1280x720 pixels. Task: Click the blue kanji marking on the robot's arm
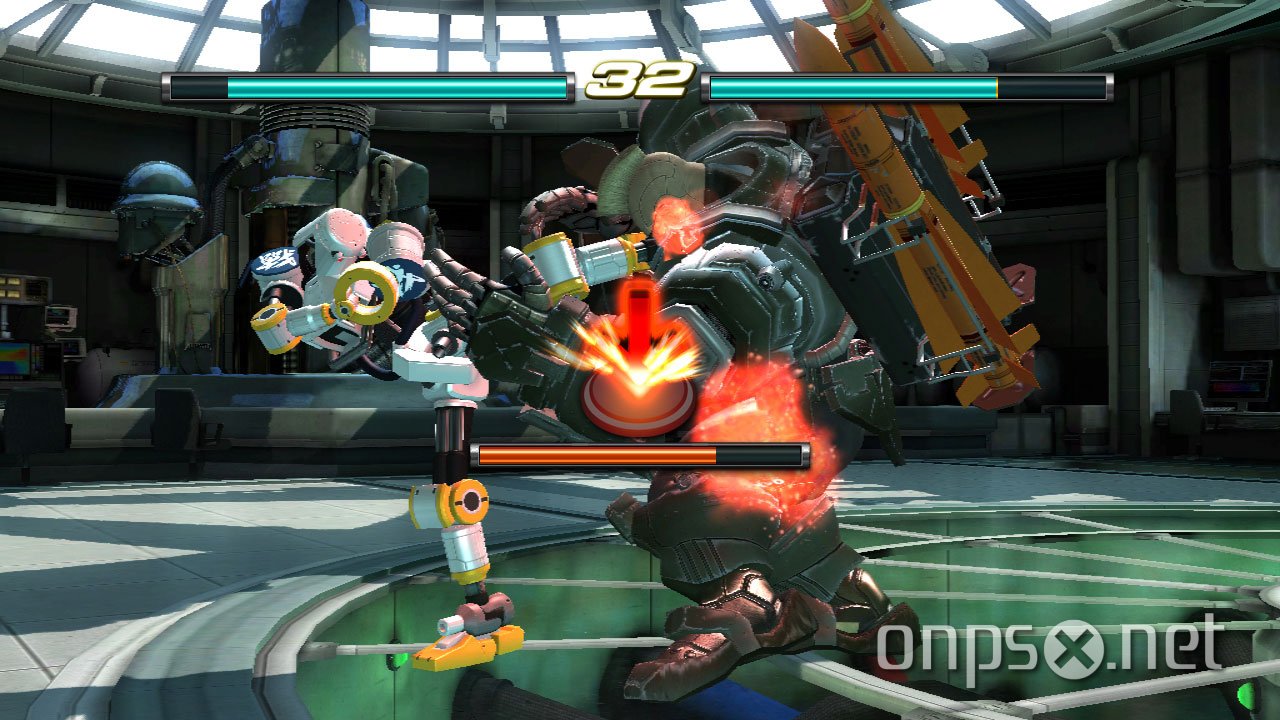(x=275, y=260)
